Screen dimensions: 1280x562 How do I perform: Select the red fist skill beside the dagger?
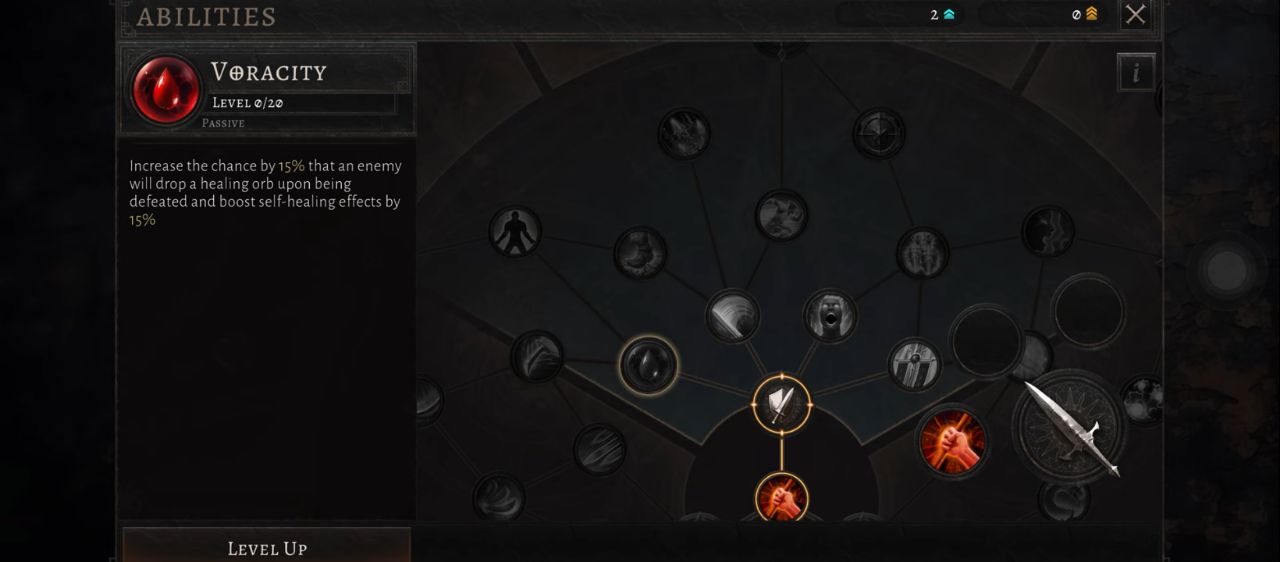[x=952, y=441]
